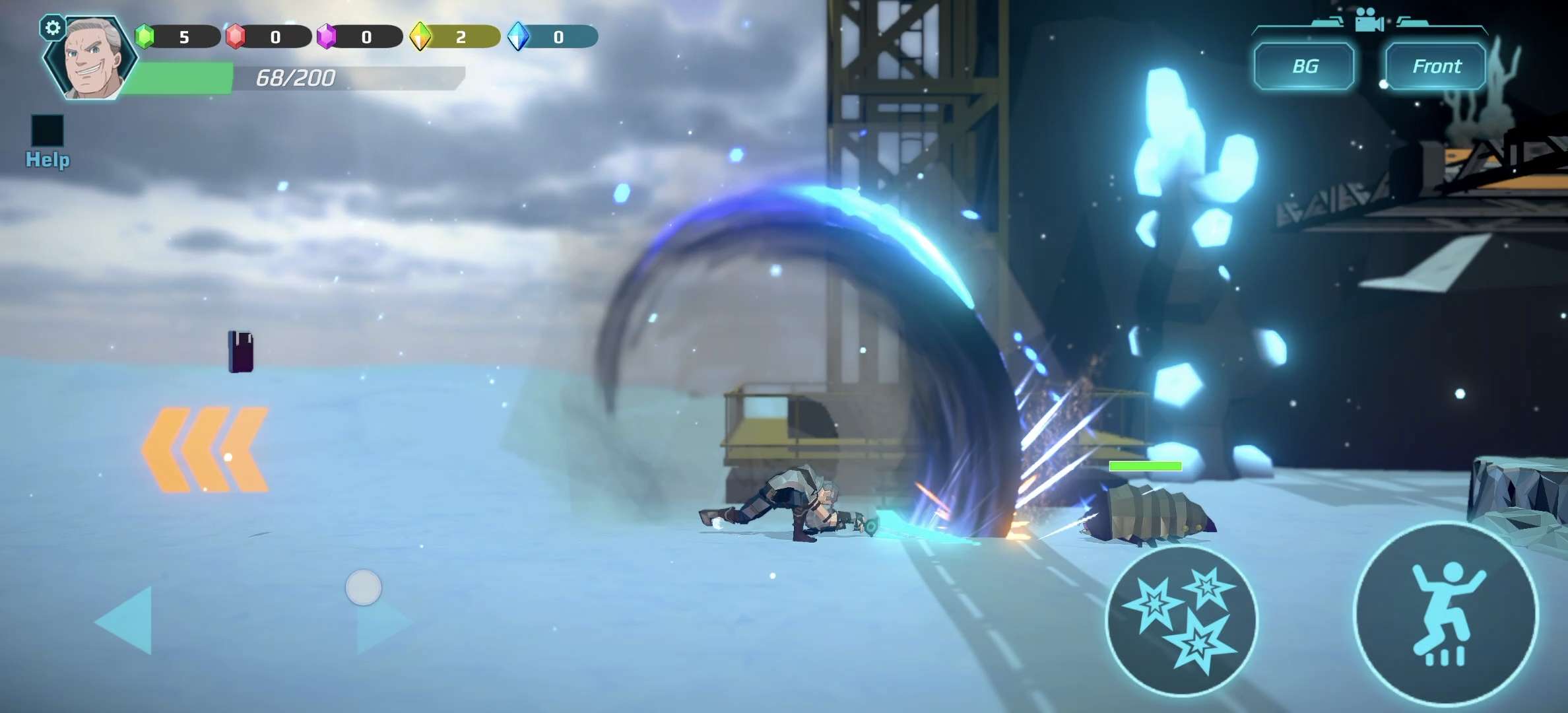The width and height of the screenshot is (1568, 713).
Task: Move left with the left arrow
Action: click(x=127, y=621)
